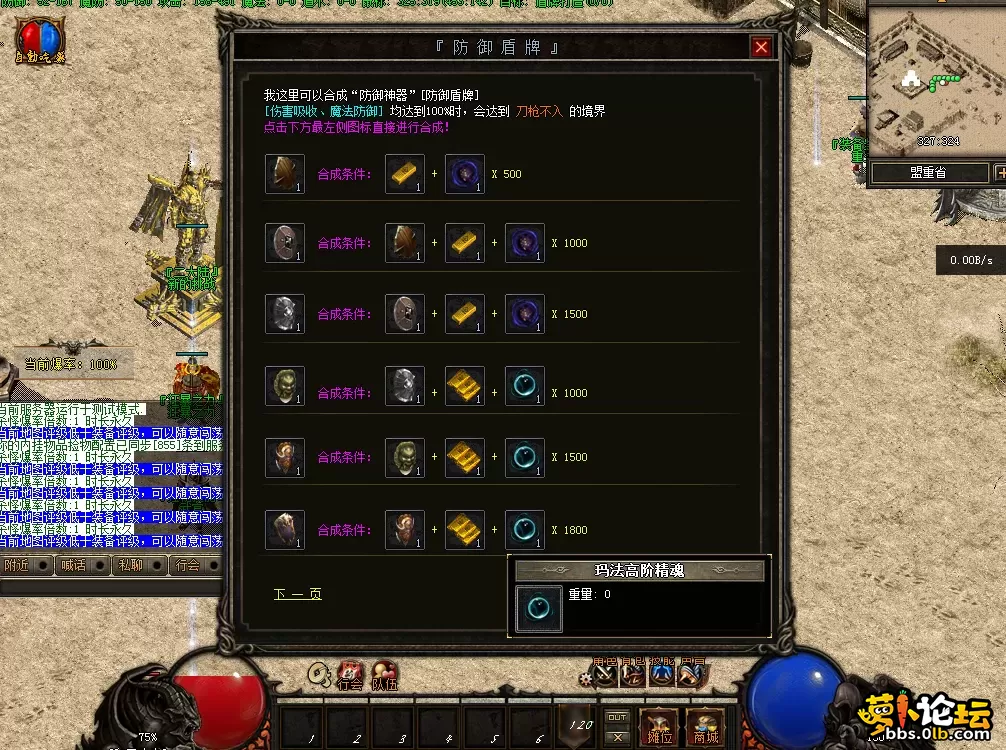Go to next page via 下一页
This screenshot has height=750, width=1006.
click(298, 594)
